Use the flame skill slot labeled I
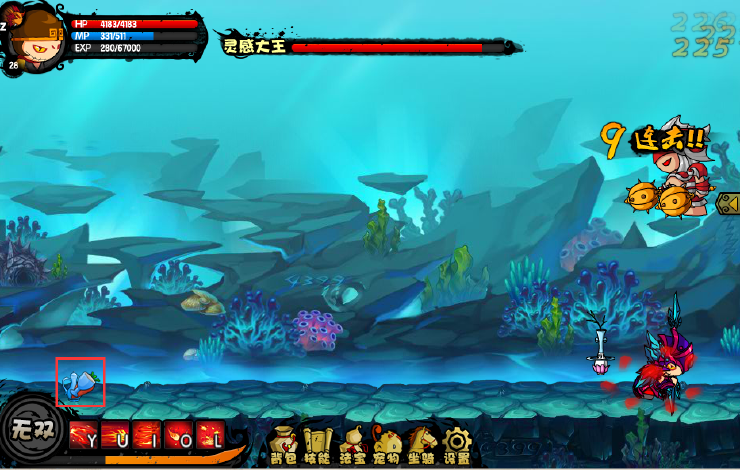740x470 pixels. tap(148, 437)
